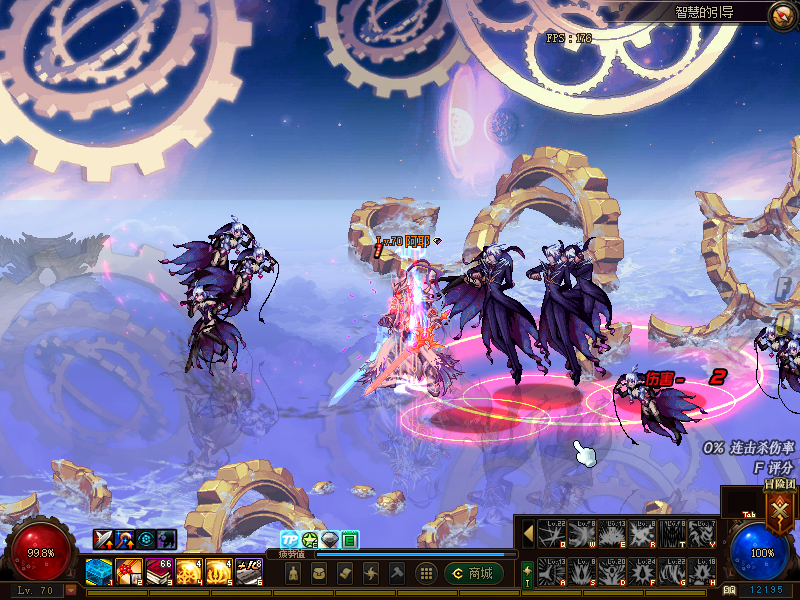Use the red book item in slot 3
800x600 pixels.
[x=158, y=571]
